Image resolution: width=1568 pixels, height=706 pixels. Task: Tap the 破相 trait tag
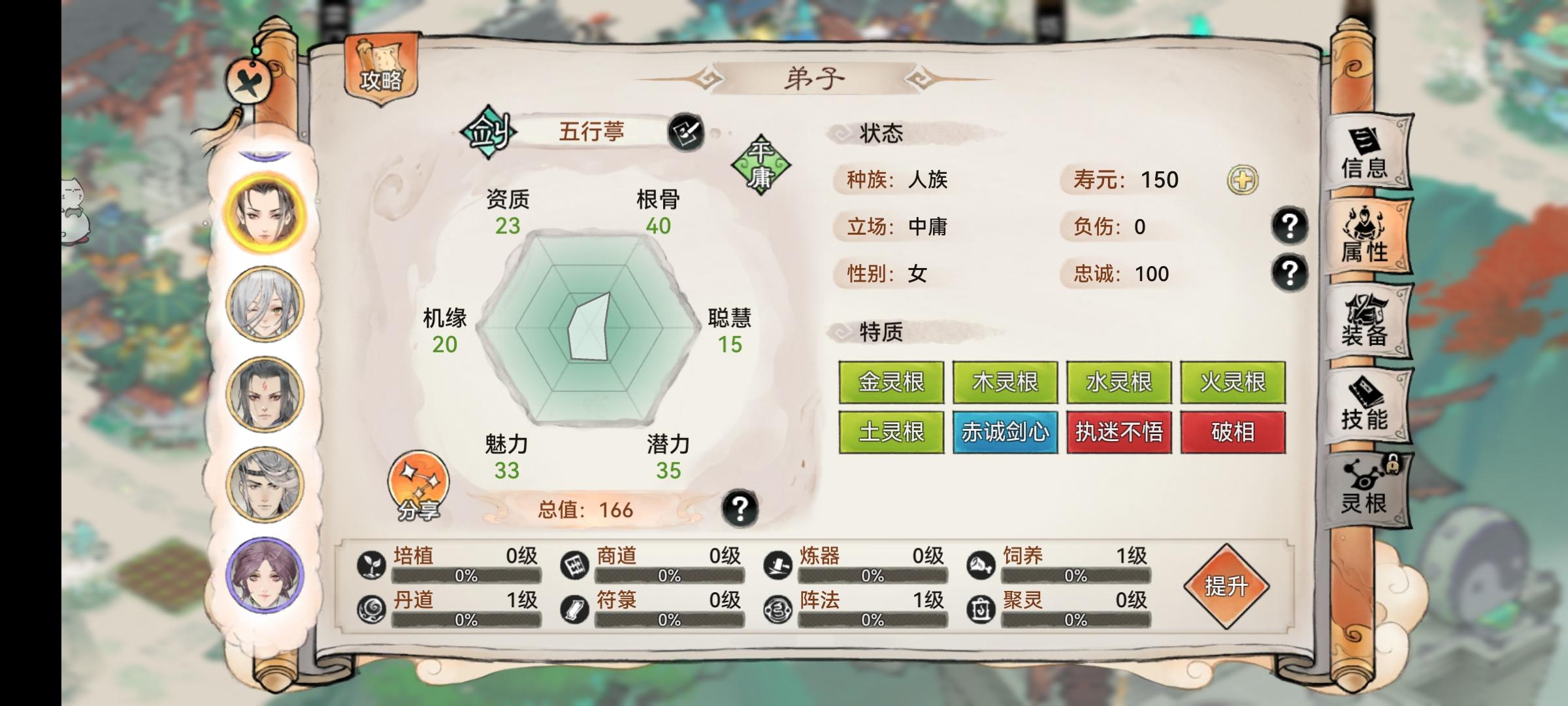point(1233,431)
